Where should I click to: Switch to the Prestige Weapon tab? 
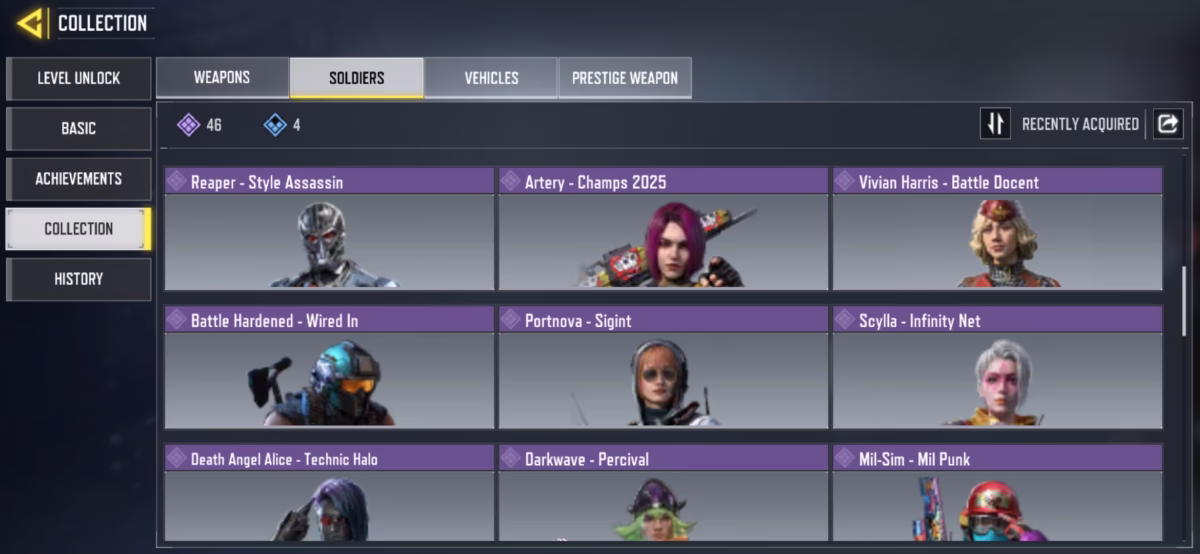point(625,78)
